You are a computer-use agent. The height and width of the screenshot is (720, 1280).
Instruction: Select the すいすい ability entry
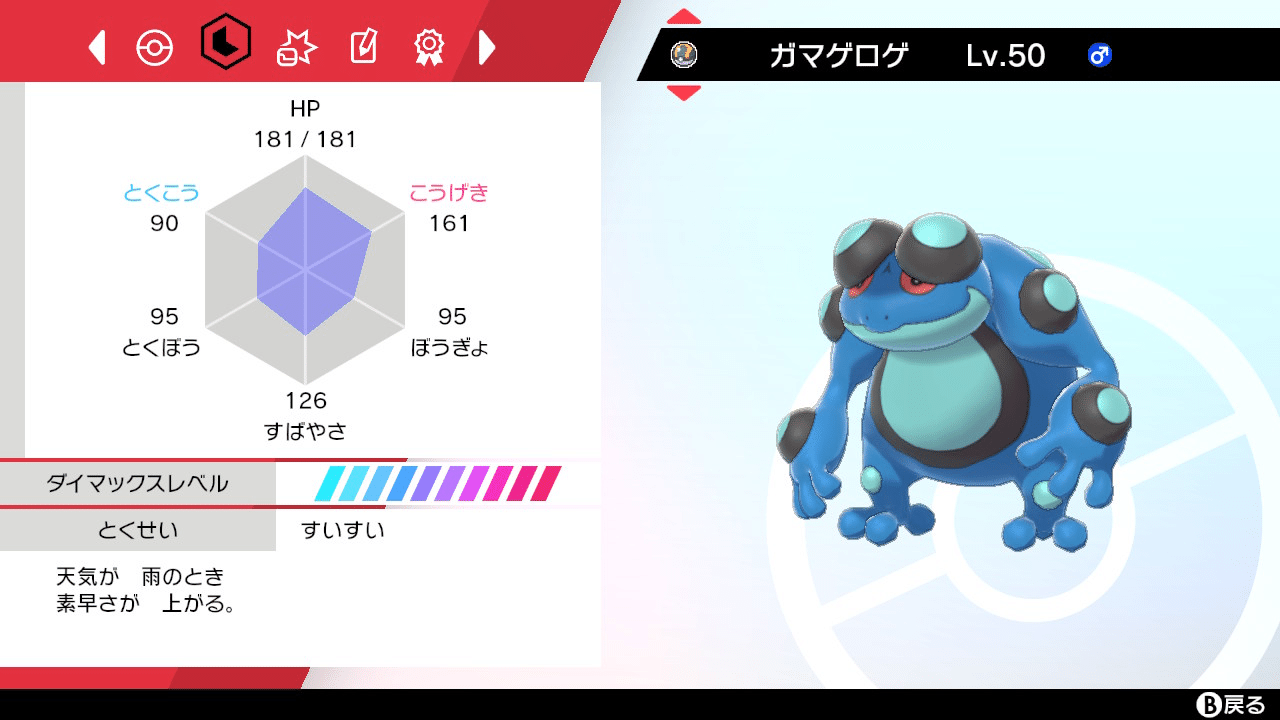(x=340, y=531)
